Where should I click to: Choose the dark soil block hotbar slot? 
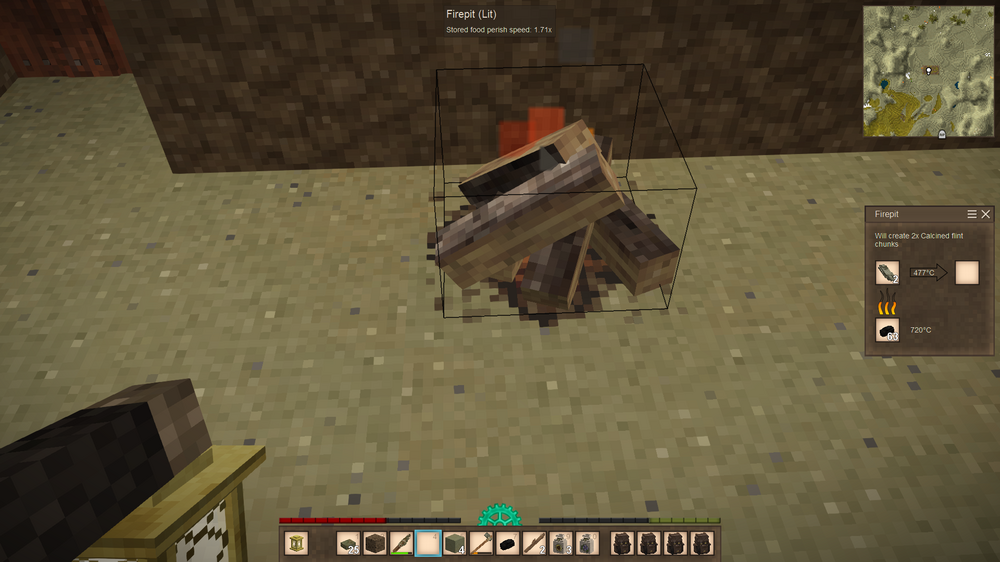pyautogui.click(x=375, y=543)
